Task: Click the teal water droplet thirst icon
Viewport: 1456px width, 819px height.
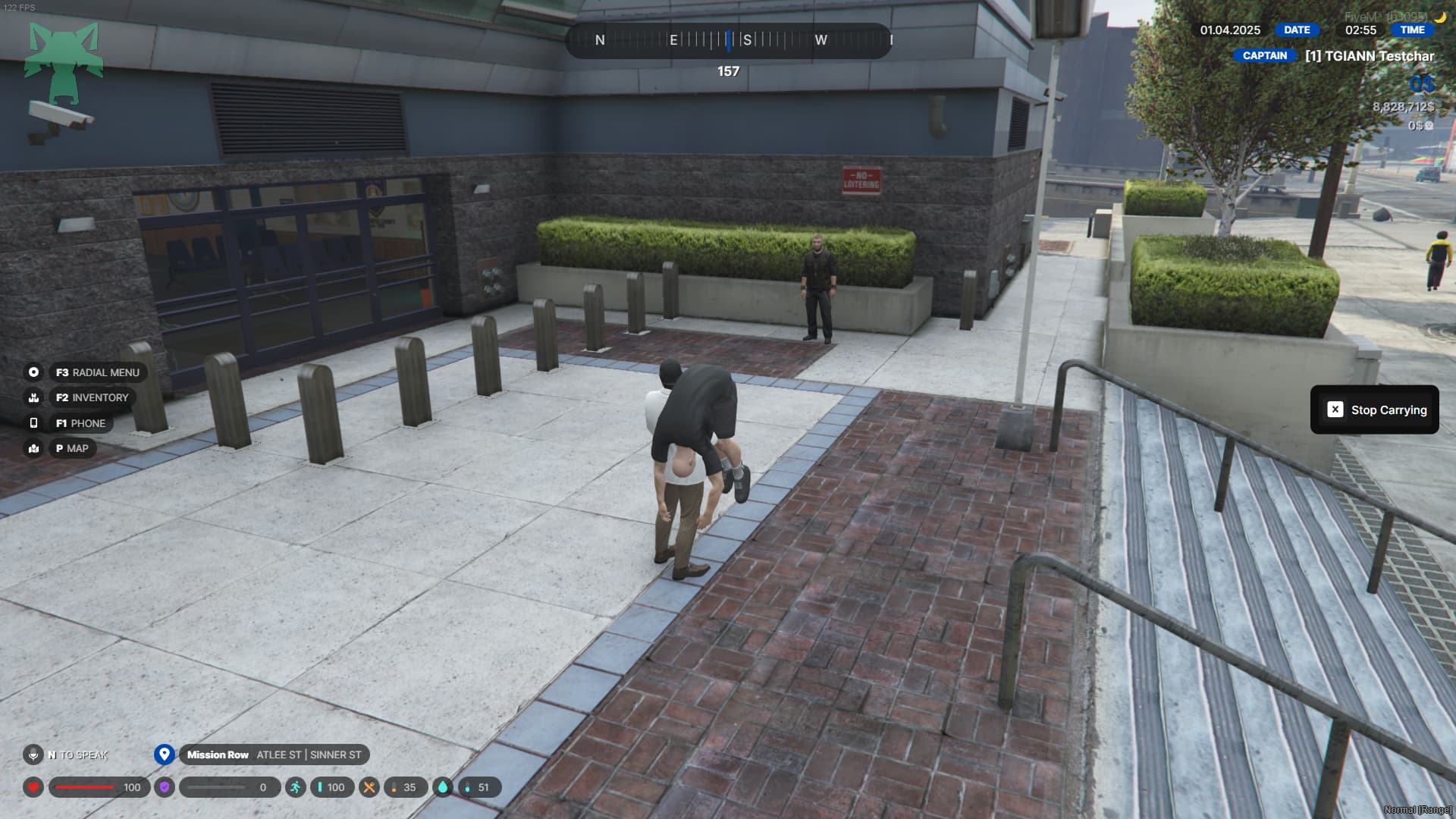Action: click(x=443, y=787)
